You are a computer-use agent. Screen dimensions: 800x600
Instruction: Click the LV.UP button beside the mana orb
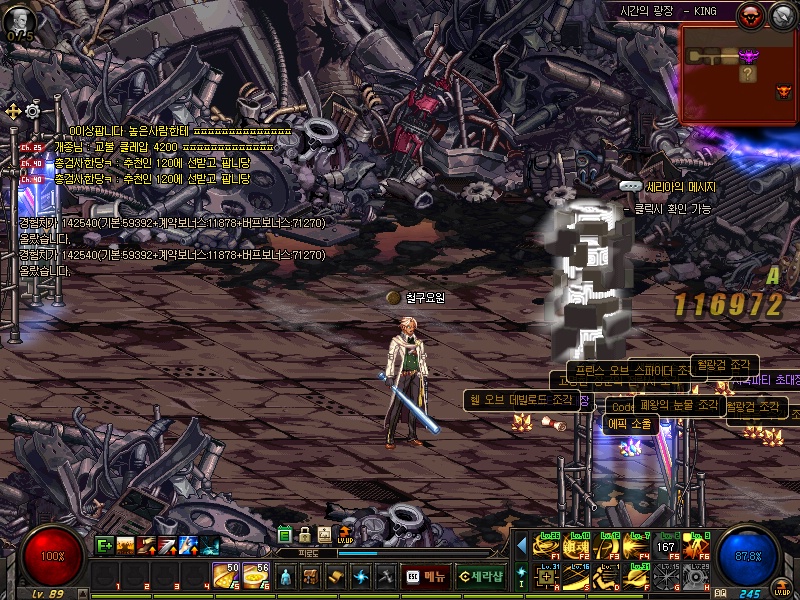tap(781, 588)
